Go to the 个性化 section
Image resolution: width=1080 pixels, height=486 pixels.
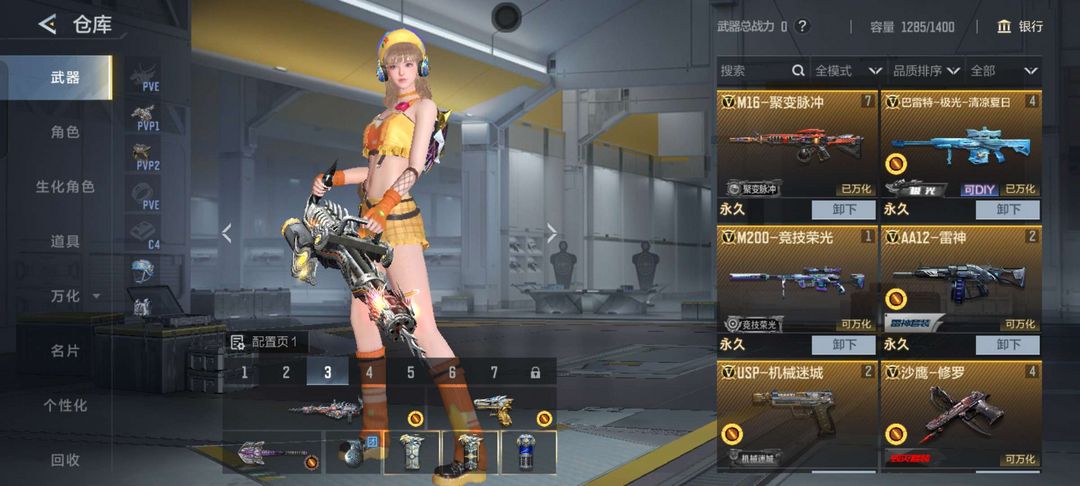(x=65, y=405)
